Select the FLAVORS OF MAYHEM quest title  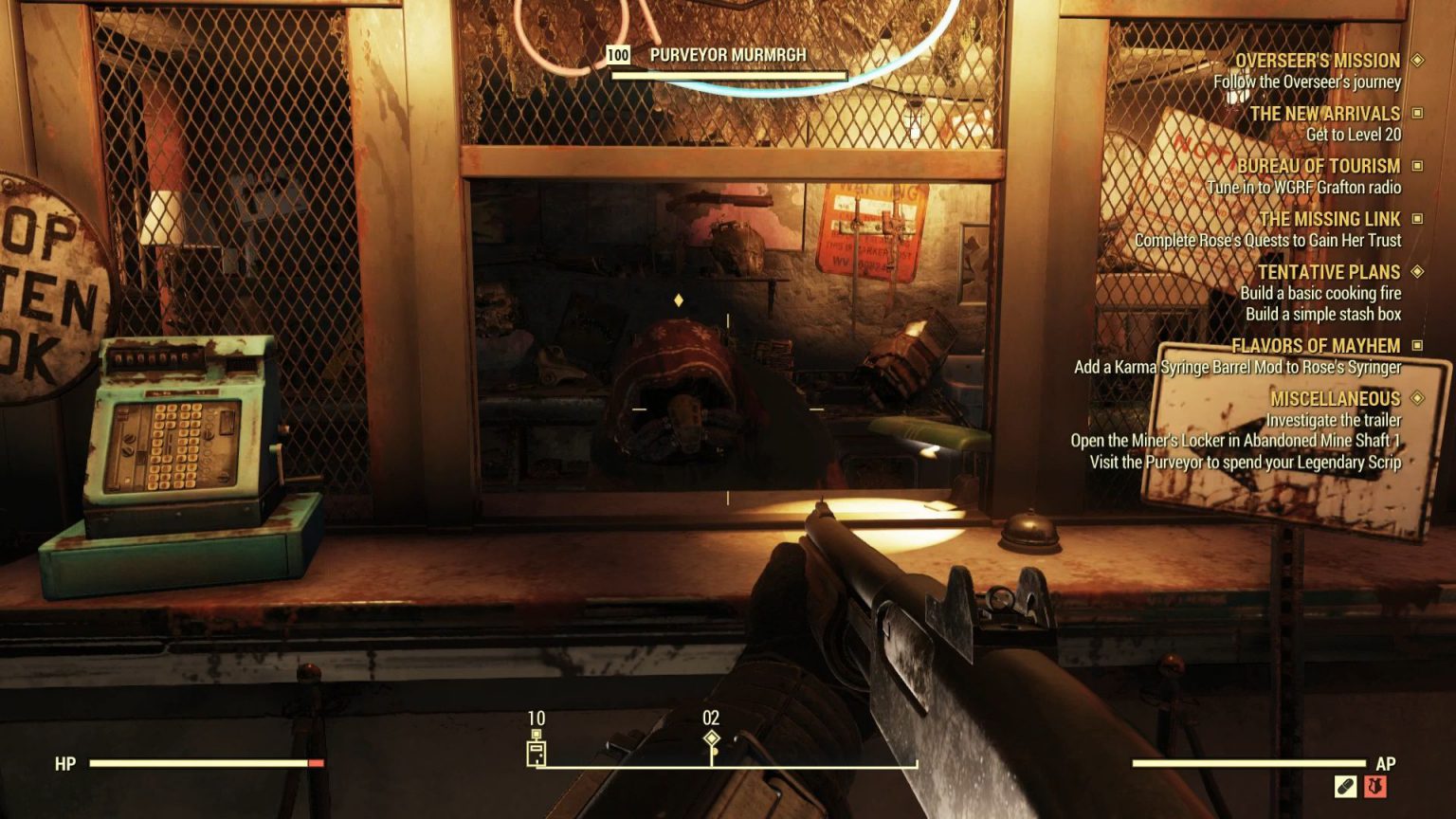(x=1317, y=345)
